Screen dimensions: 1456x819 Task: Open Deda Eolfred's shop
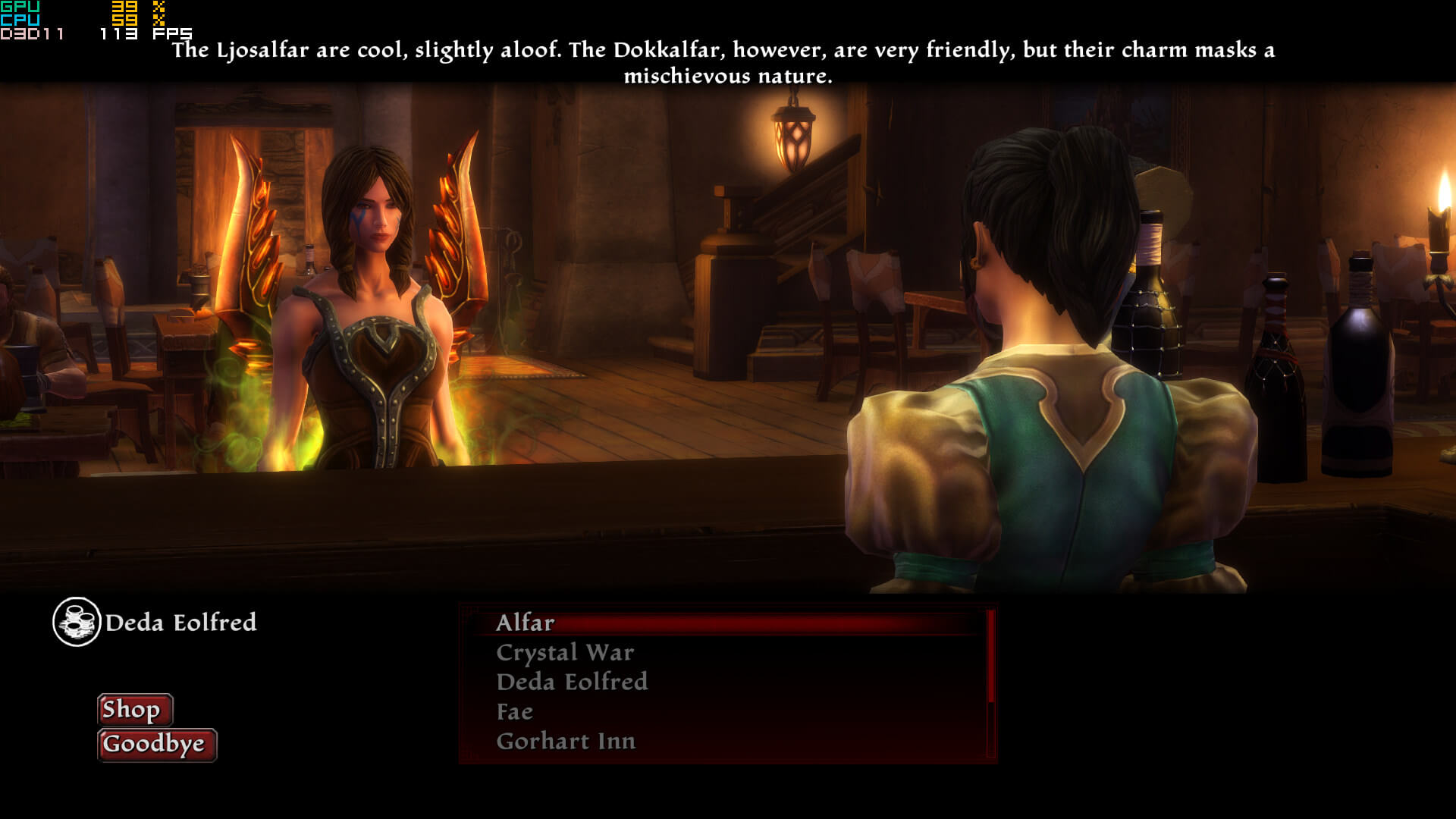(134, 710)
